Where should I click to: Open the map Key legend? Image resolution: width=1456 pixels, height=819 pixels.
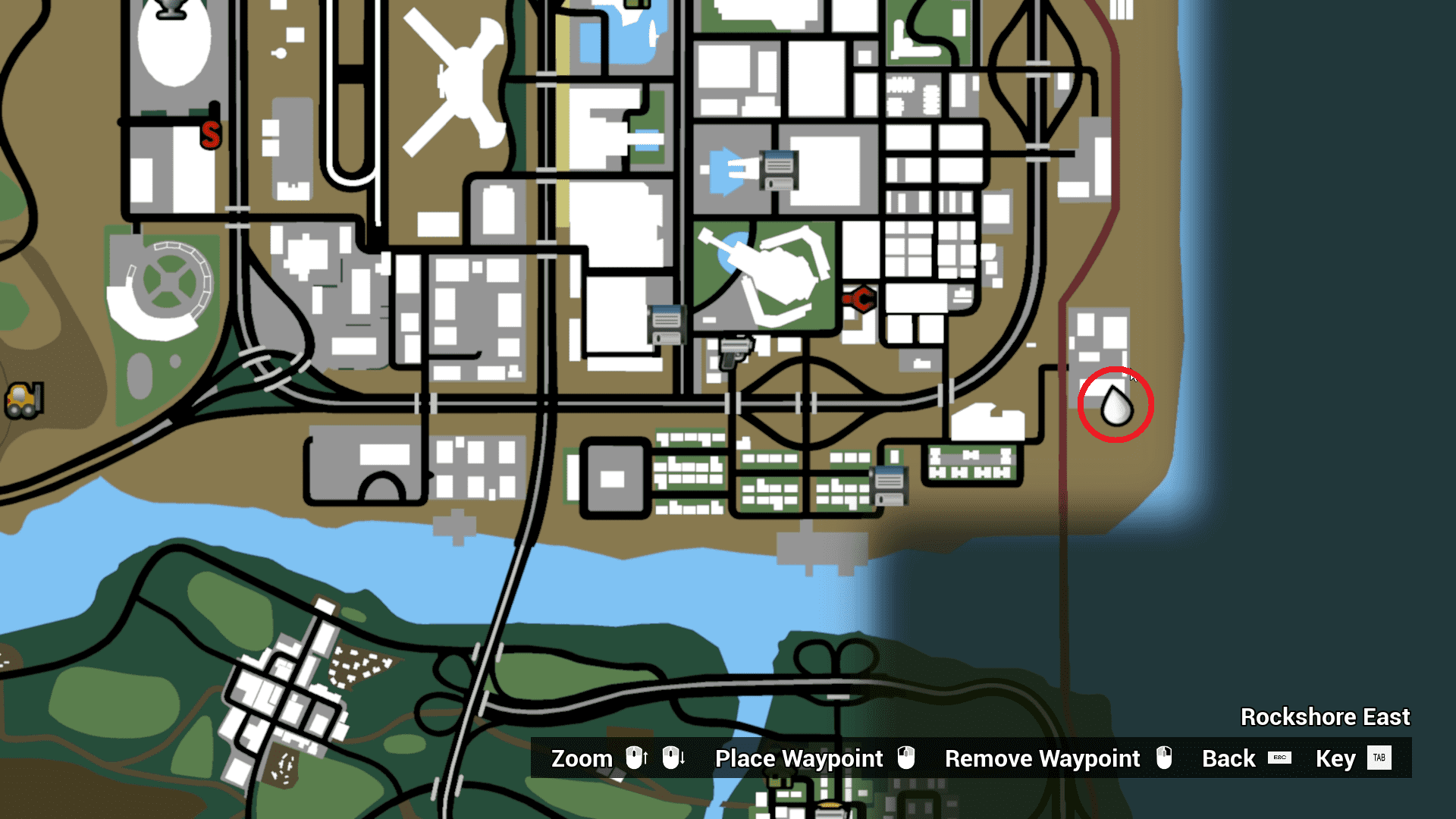click(1335, 758)
